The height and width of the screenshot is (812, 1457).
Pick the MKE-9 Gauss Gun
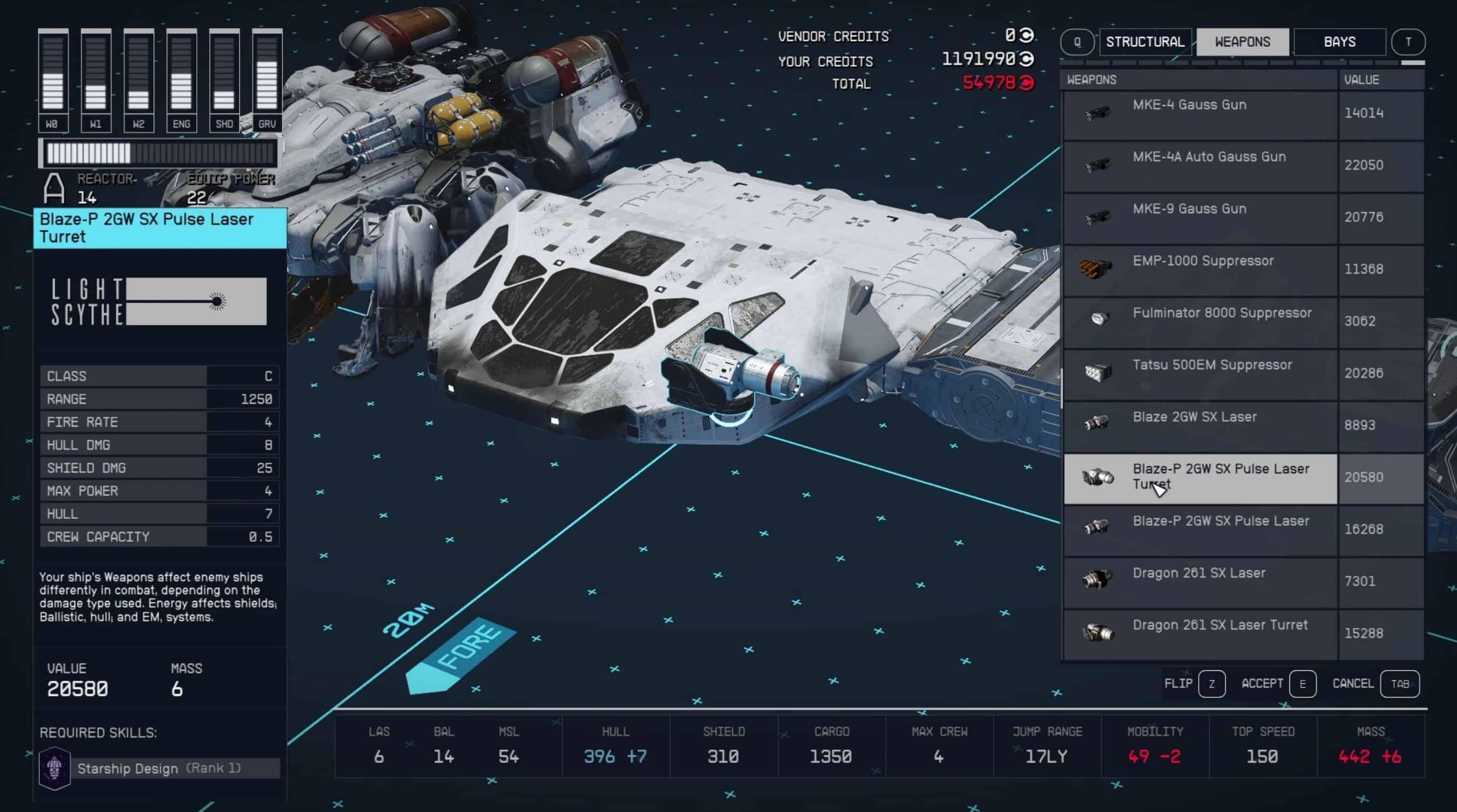(1199, 218)
